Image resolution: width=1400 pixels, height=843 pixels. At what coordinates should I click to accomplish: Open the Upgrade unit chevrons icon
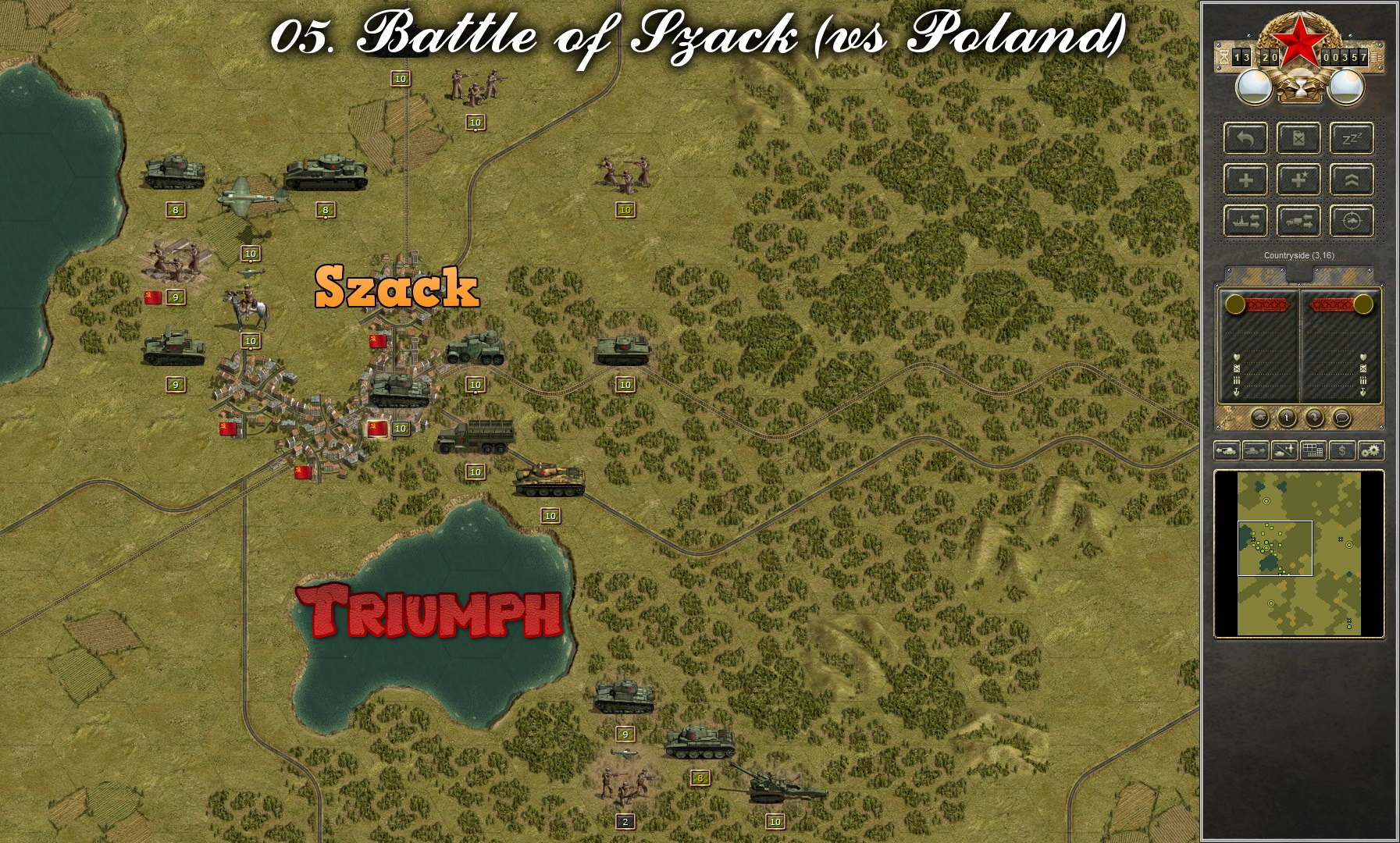1352,180
